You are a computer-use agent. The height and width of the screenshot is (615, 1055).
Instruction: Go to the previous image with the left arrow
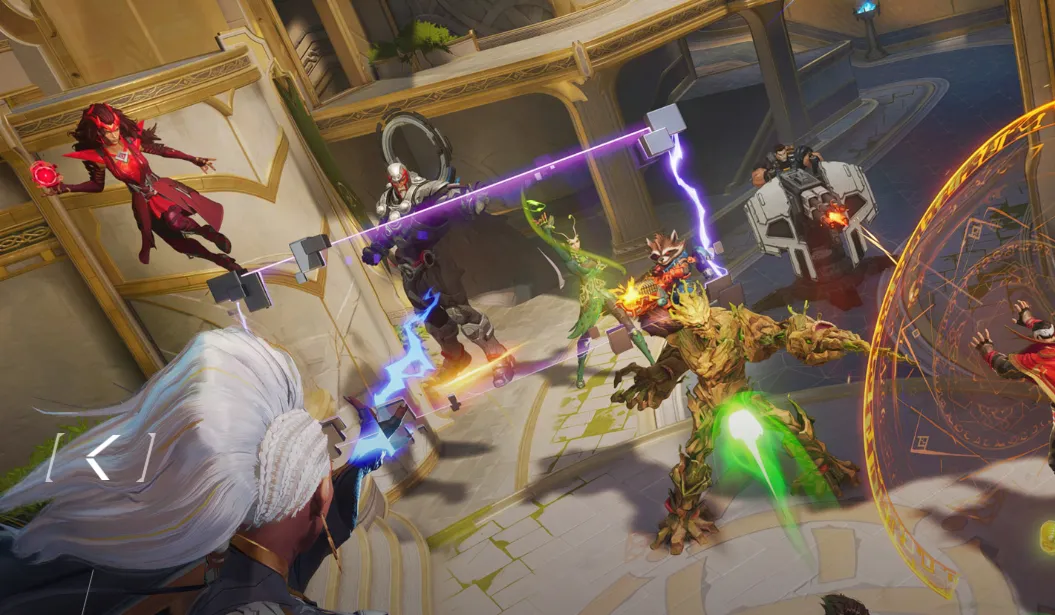tap(100, 457)
